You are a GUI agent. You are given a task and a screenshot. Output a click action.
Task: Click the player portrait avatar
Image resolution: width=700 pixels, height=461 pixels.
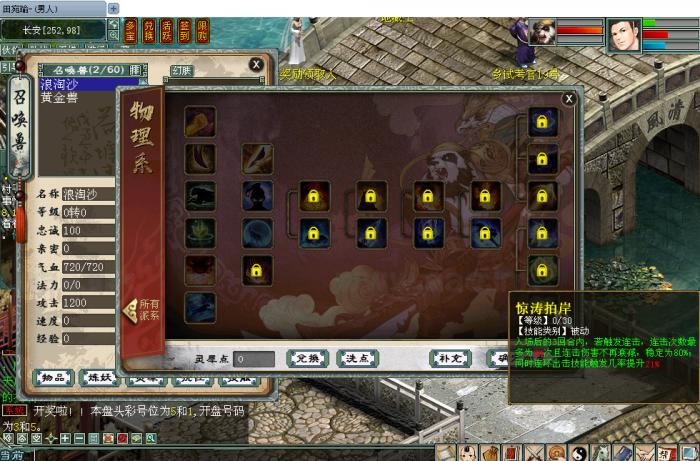tap(623, 36)
